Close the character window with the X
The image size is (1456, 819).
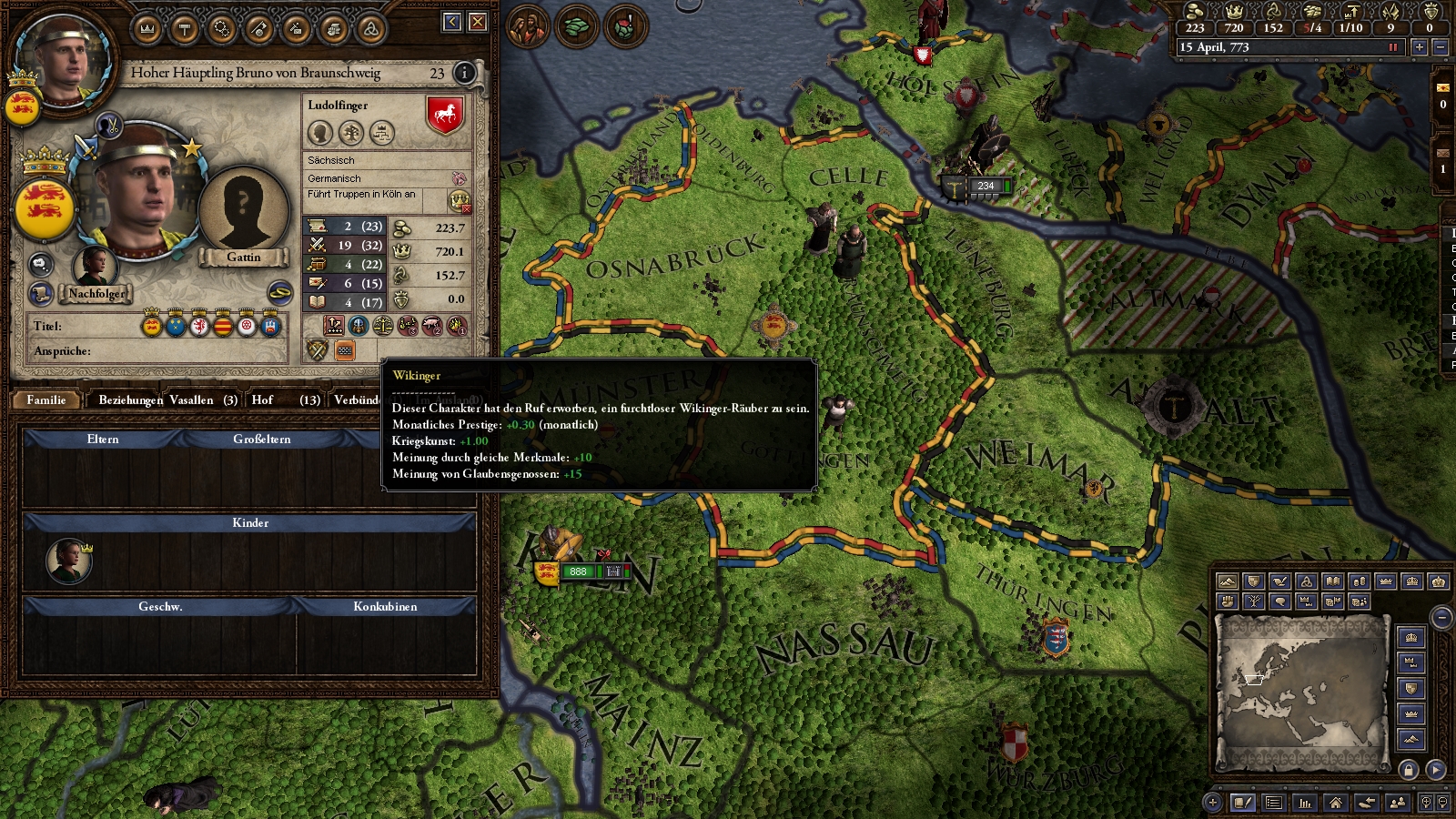coord(478,22)
